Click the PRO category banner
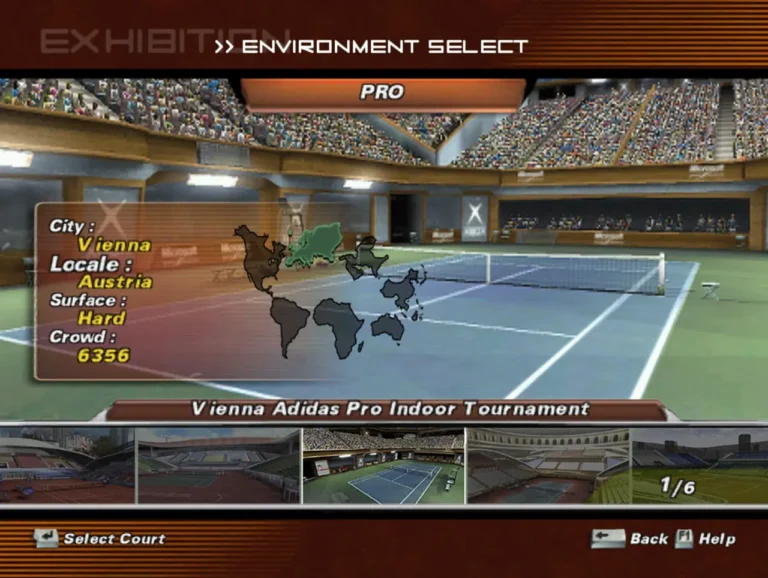Image resolution: width=768 pixels, height=578 pixels. (x=382, y=93)
